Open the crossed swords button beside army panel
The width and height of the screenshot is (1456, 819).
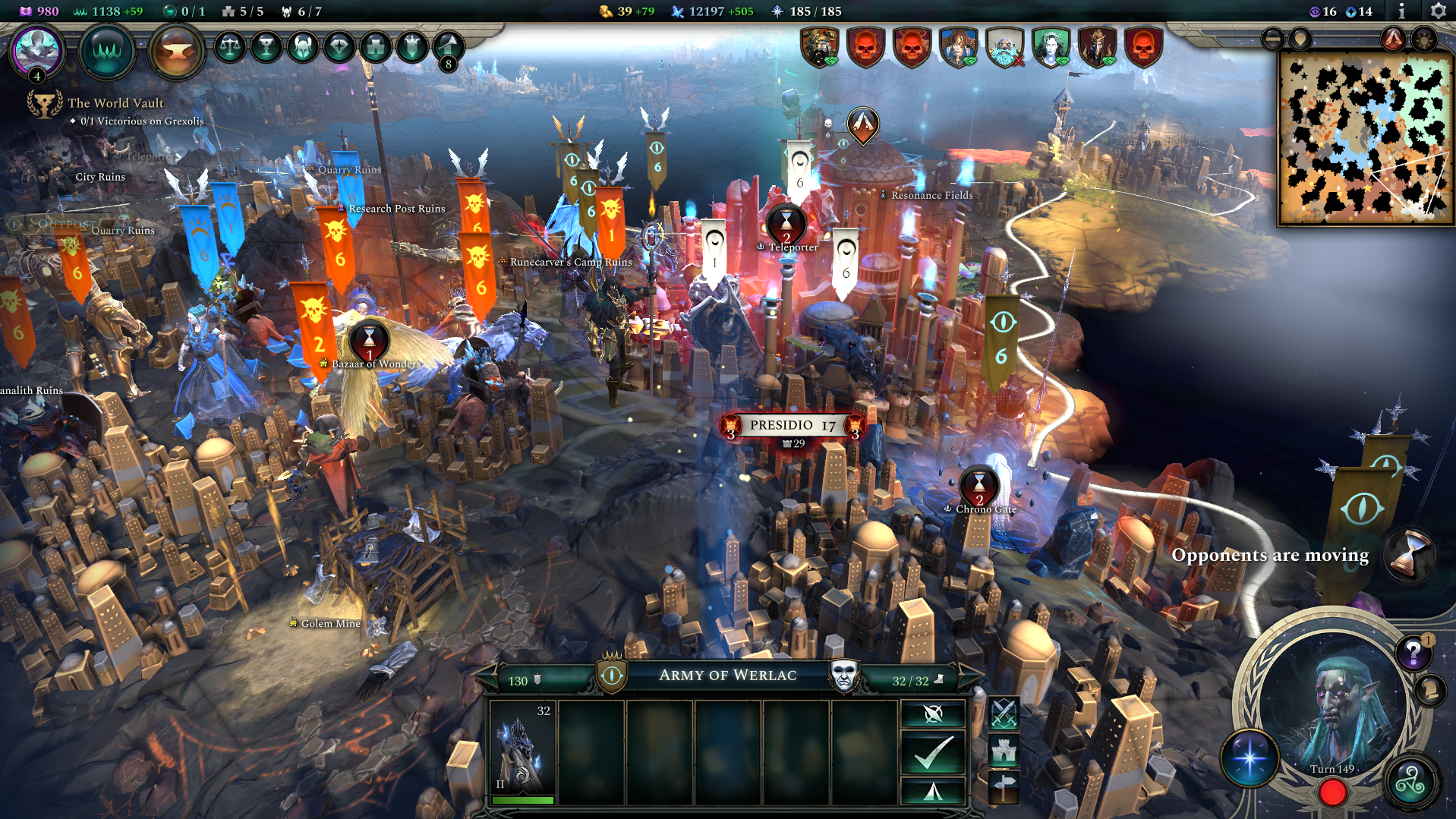tap(1004, 713)
